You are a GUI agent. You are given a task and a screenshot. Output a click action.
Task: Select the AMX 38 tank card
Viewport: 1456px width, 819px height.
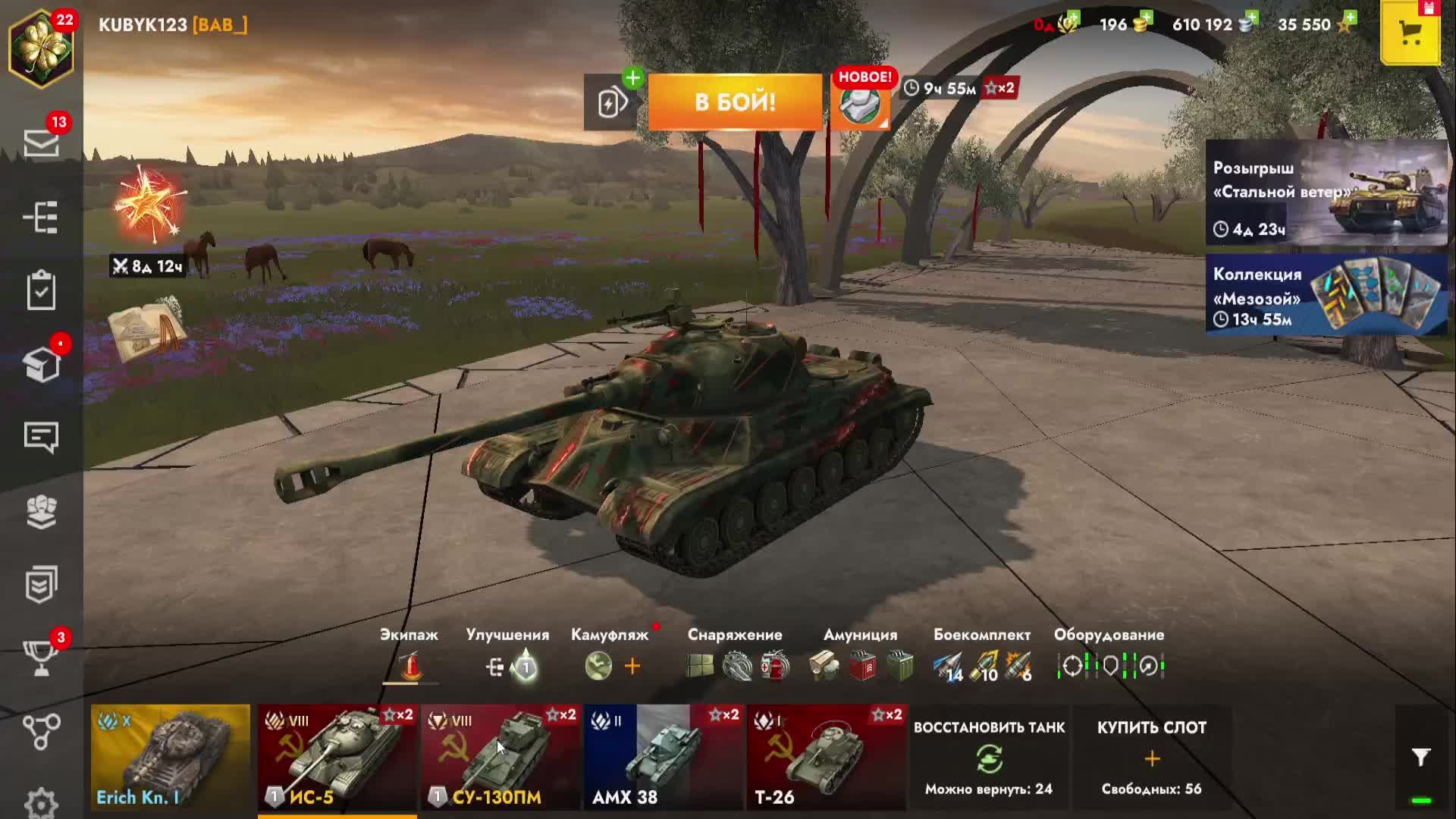pyautogui.click(x=663, y=757)
